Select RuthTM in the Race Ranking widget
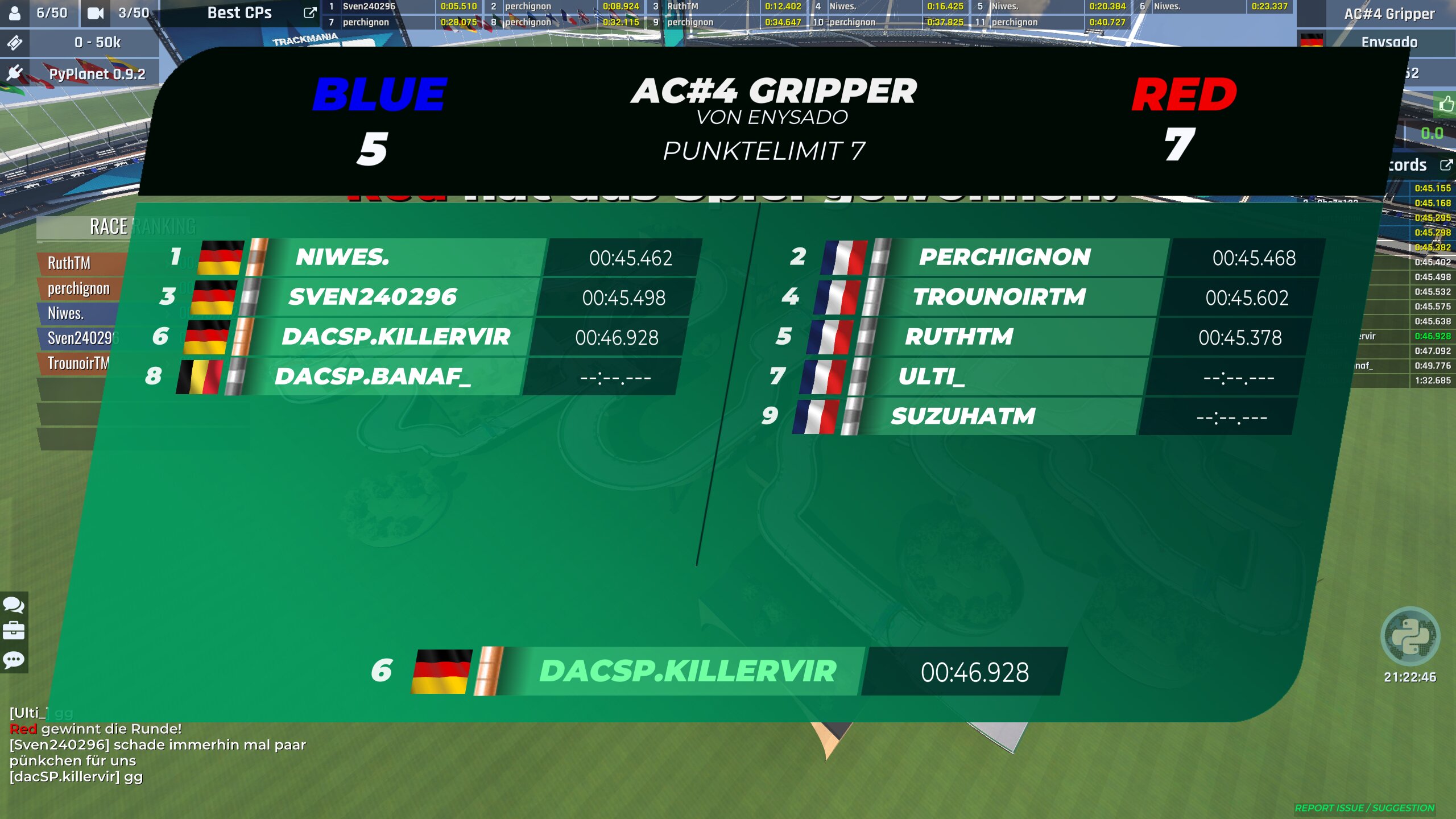1456x819 pixels. click(x=69, y=263)
